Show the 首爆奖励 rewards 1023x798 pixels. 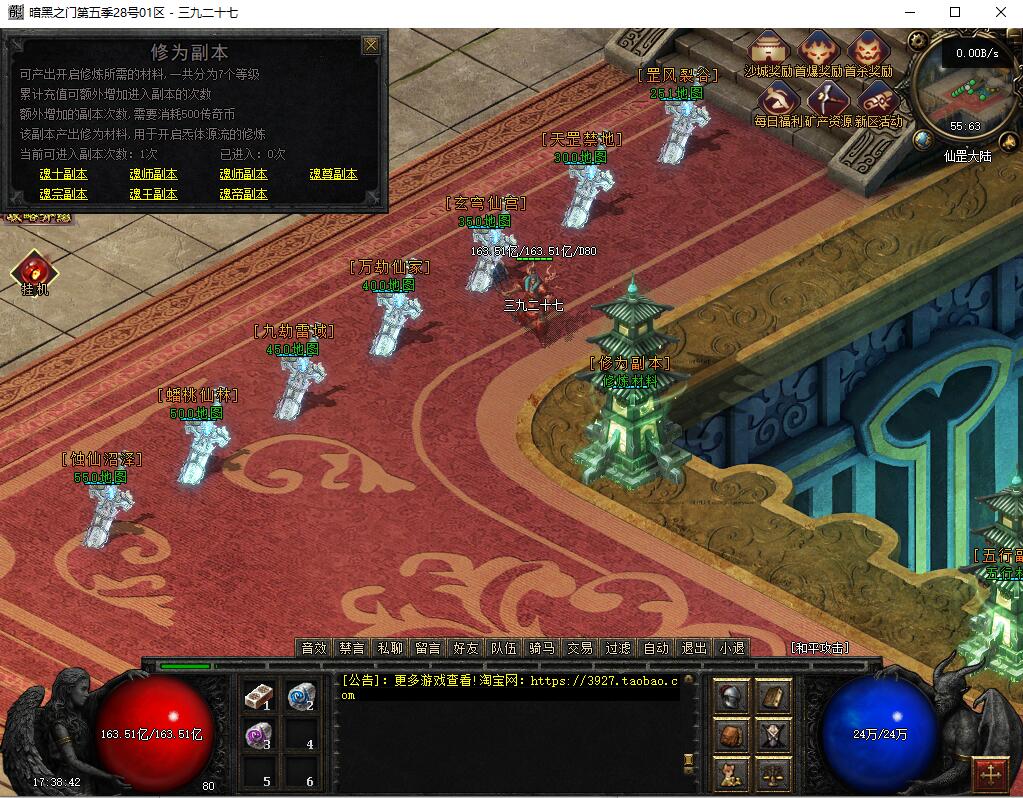(819, 51)
